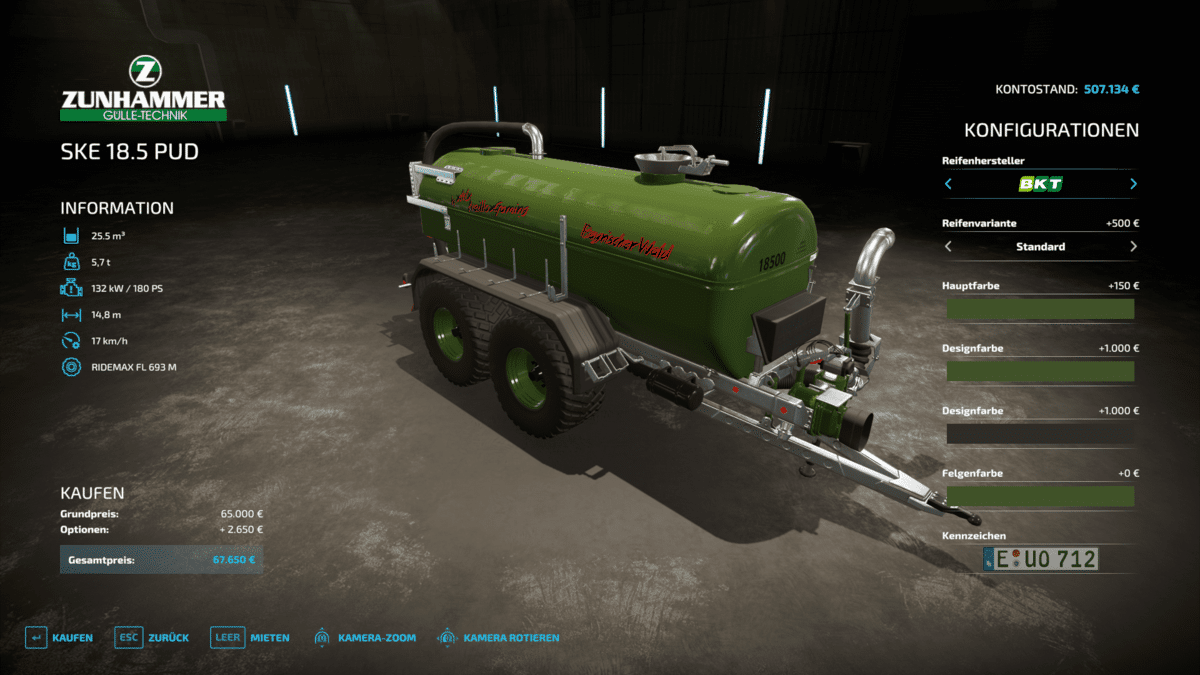Go back using the Zurück button
The height and width of the screenshot is (675, 1200).
[x=152, y=637]
